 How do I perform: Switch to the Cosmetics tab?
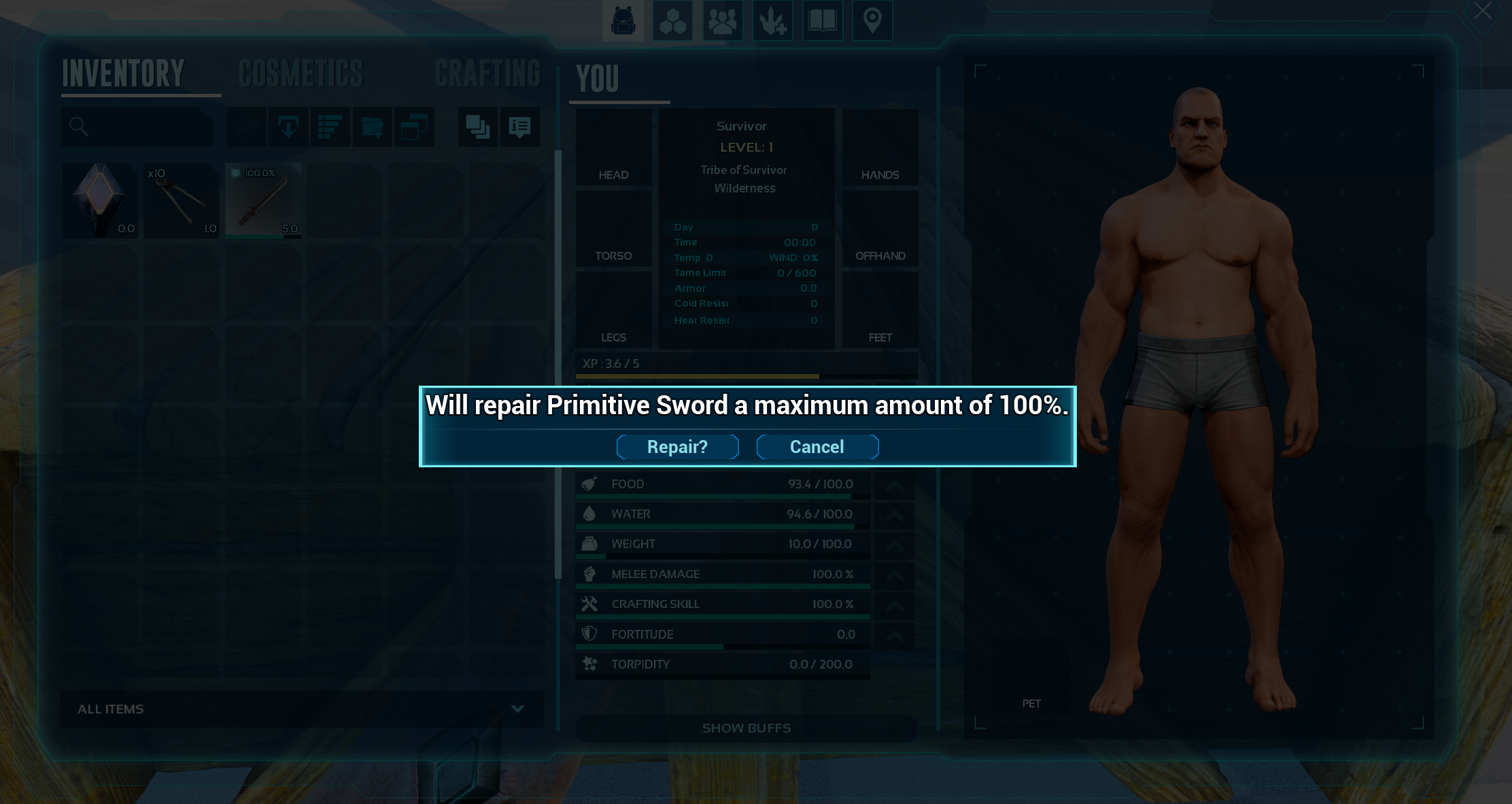[301, 73]
